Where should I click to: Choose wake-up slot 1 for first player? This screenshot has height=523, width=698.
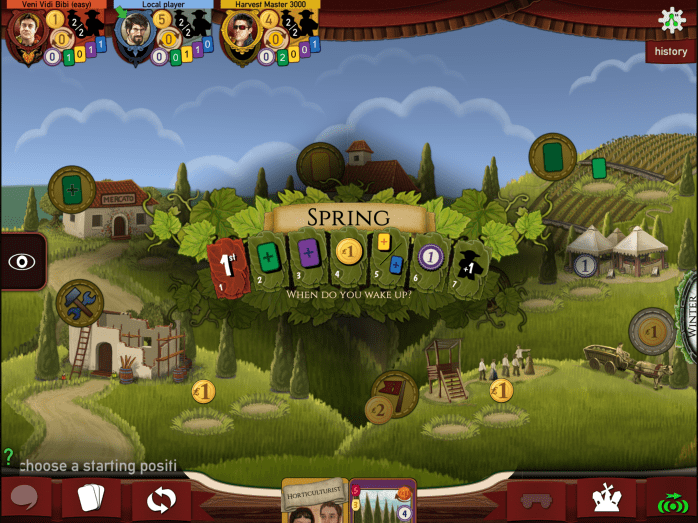pos(227,262)
